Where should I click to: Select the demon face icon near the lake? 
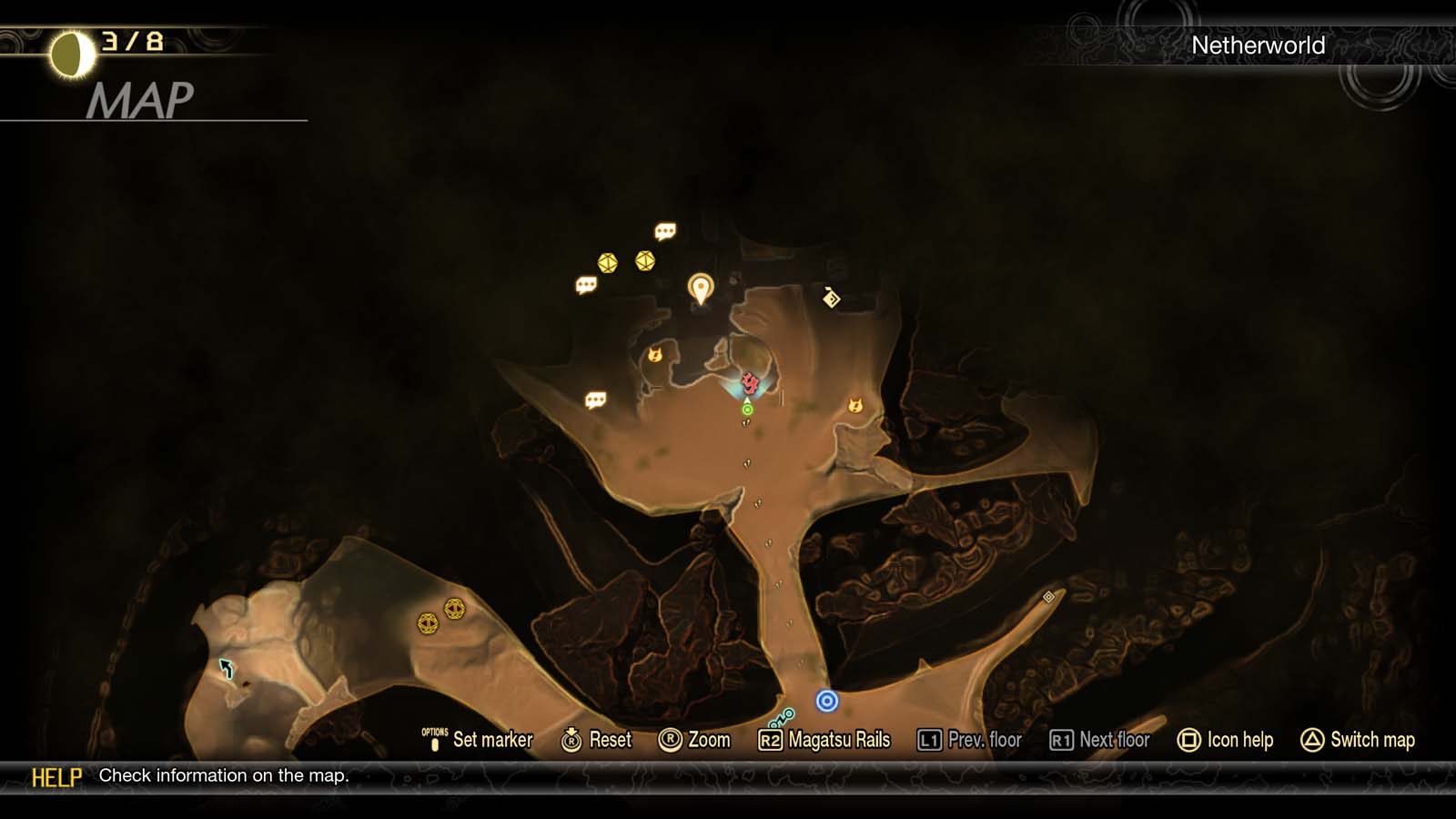653,356
